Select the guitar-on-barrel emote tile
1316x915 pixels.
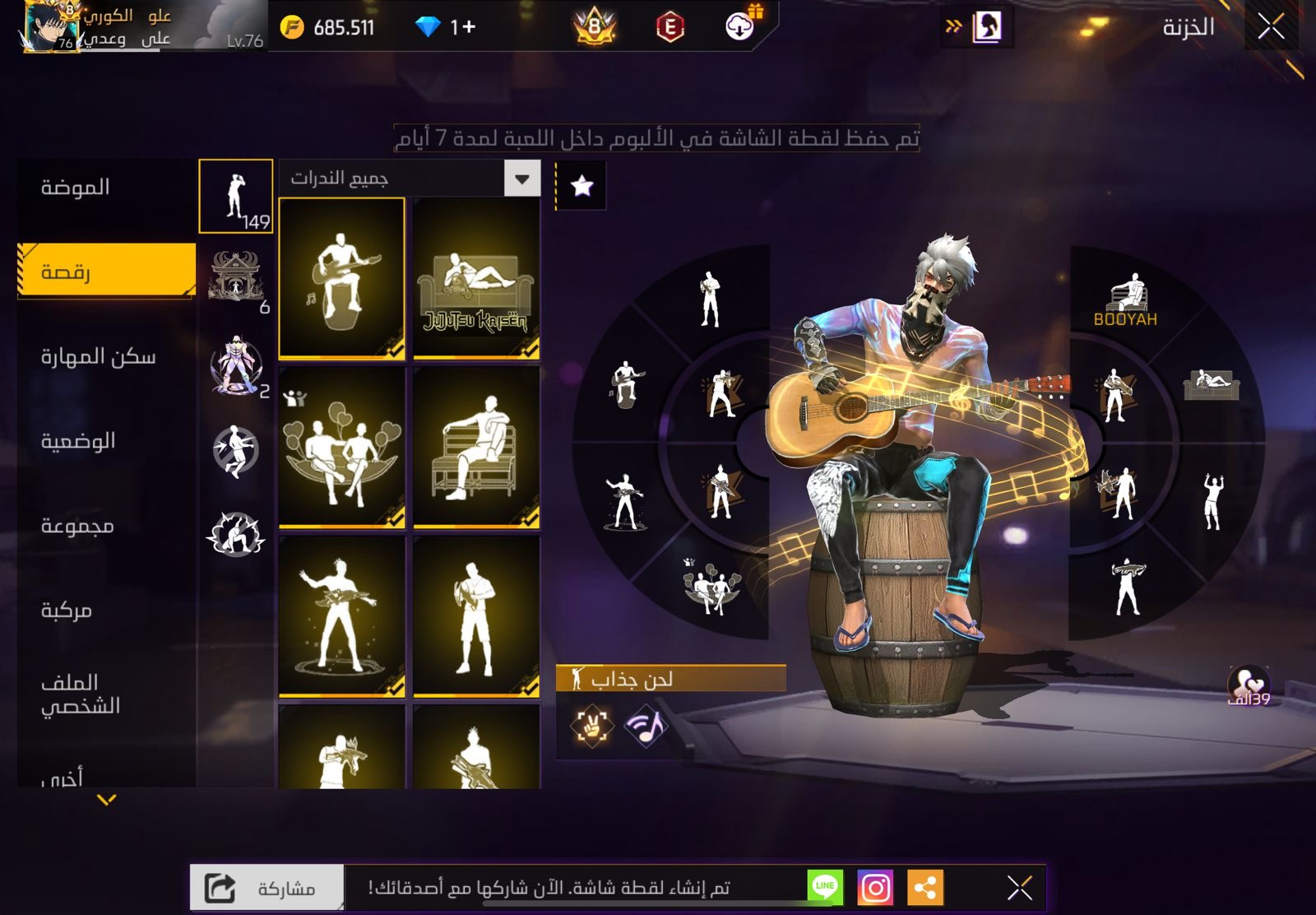342,278
